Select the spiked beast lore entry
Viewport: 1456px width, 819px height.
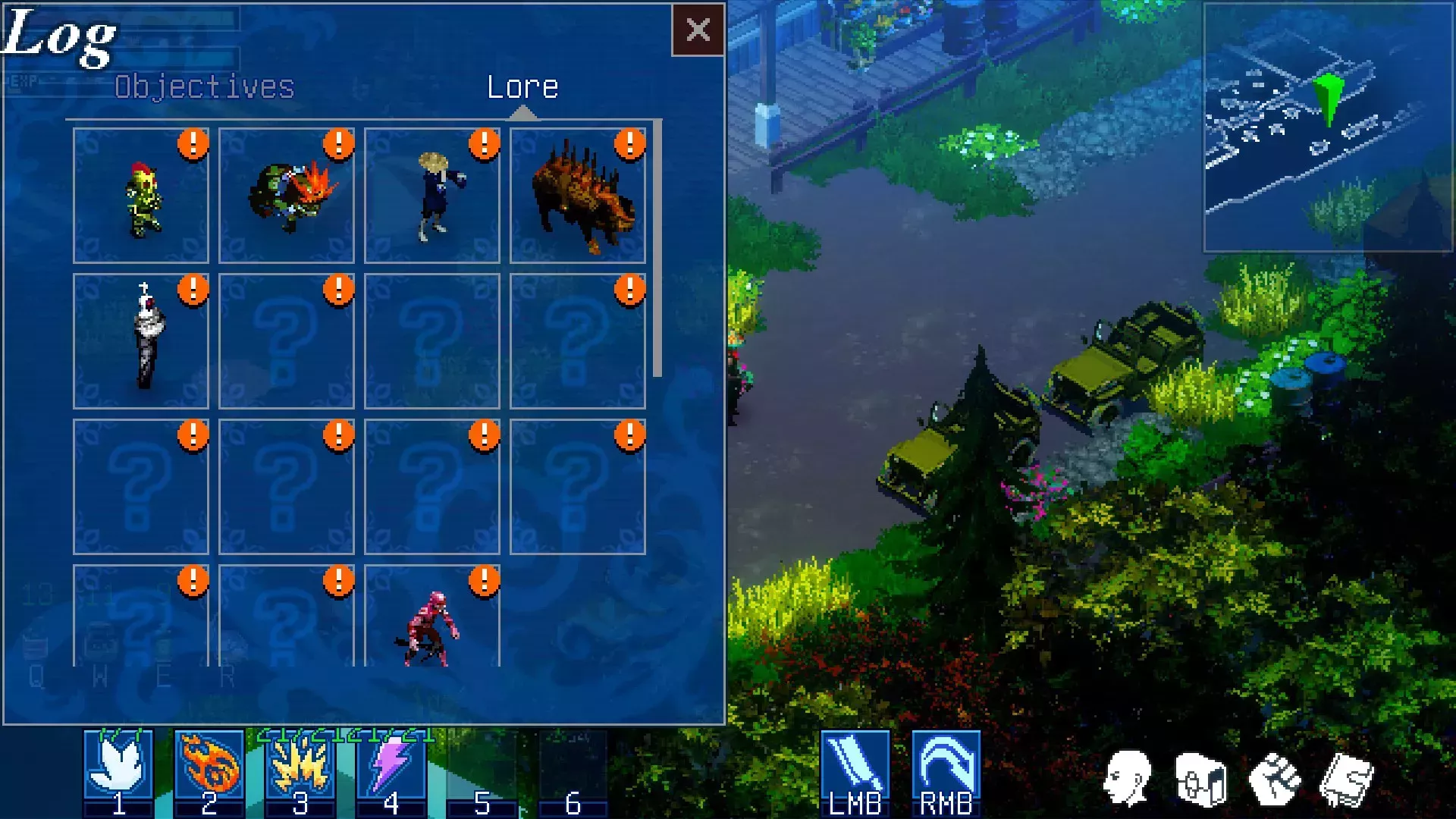click(578, 196)
